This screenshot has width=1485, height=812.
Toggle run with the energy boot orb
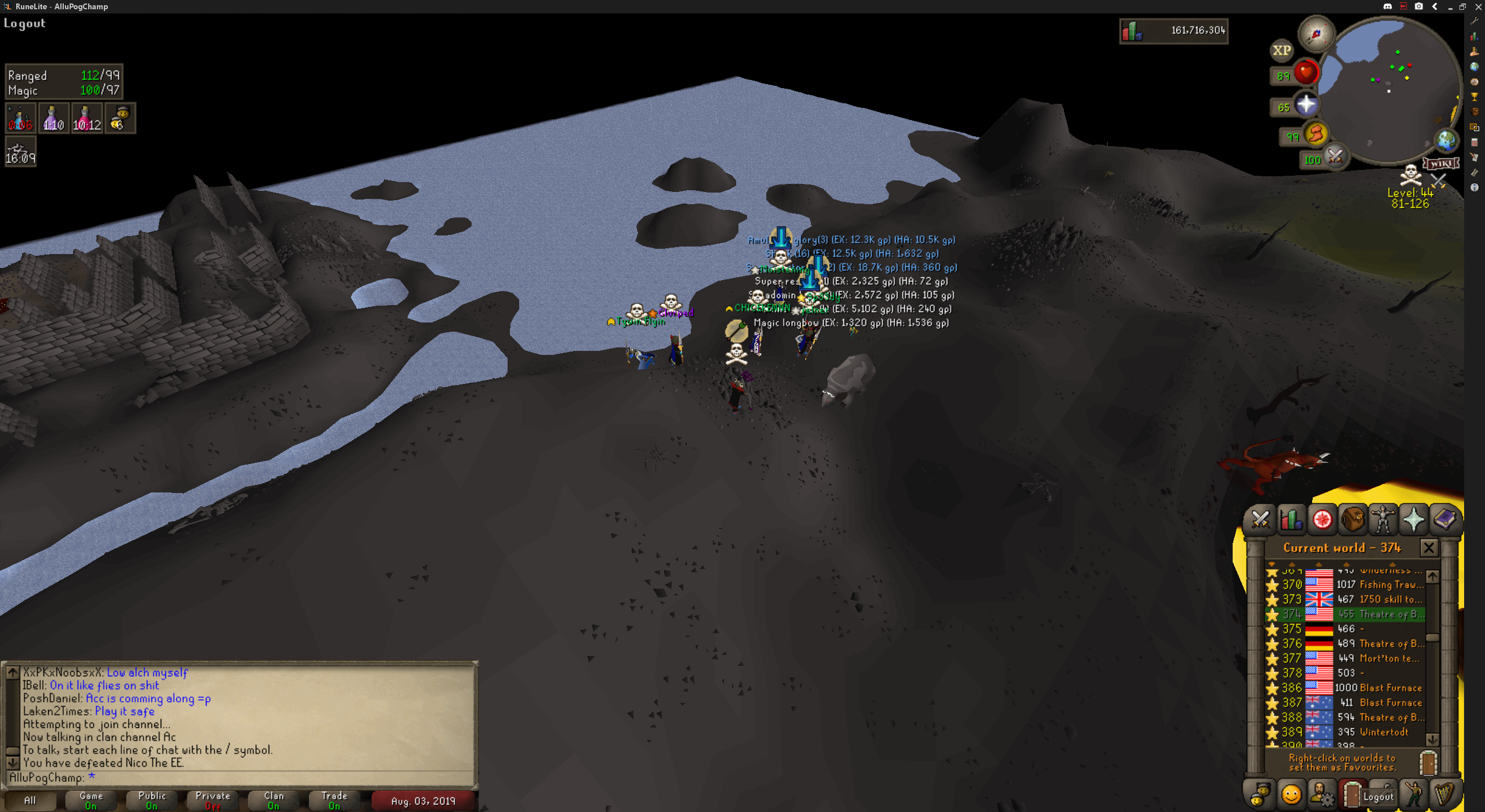click(x=1316, y=134)
